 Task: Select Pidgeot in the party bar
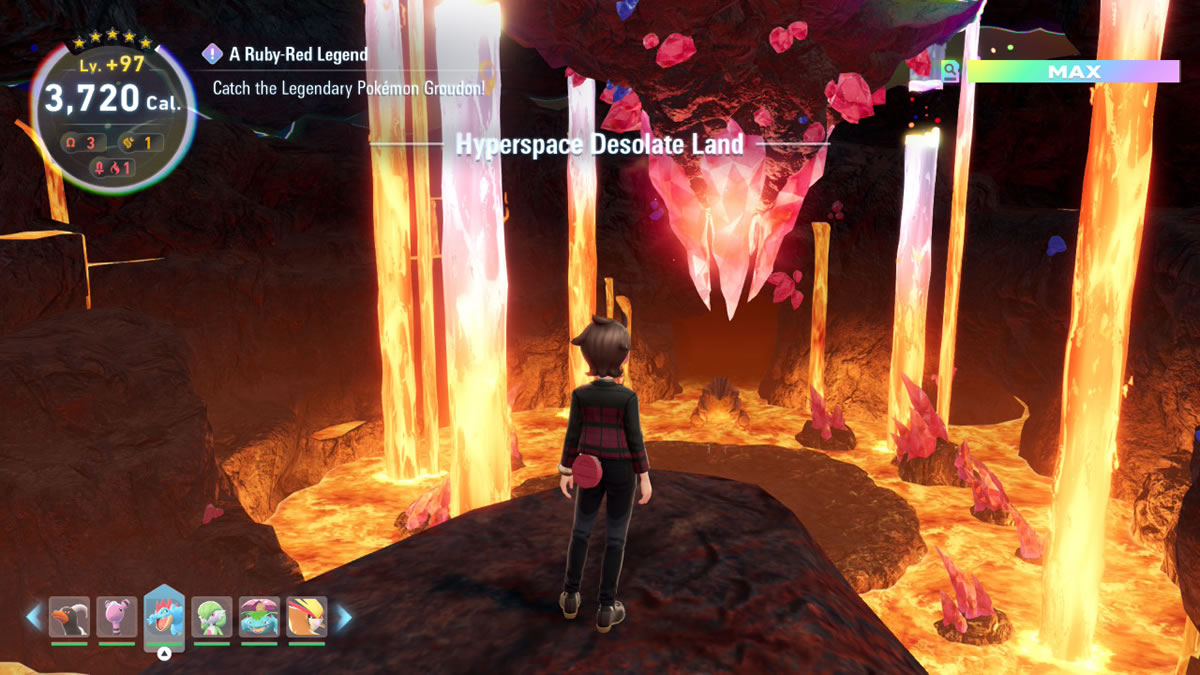tap(307, 617)
